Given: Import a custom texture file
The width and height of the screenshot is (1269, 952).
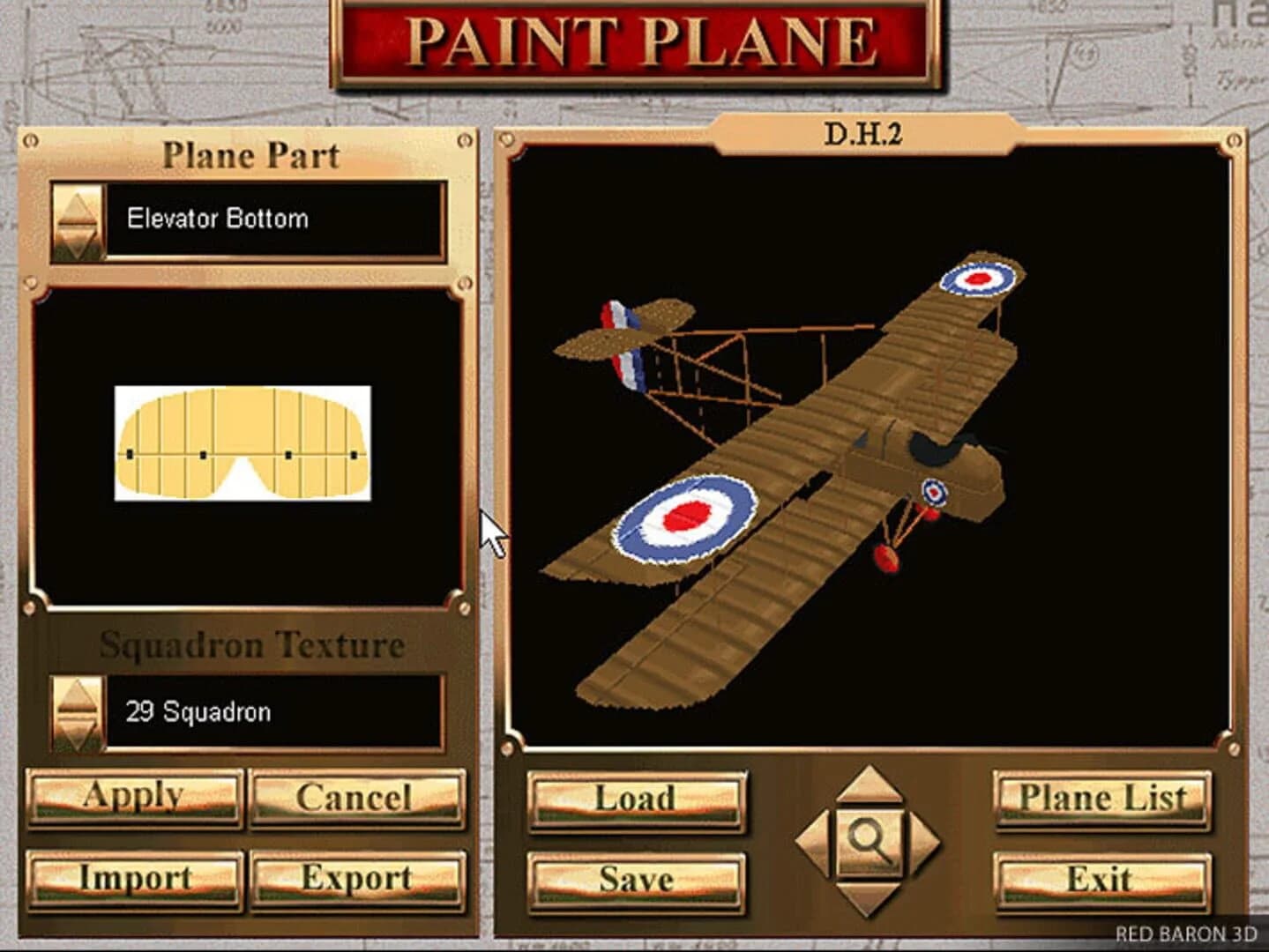Looking at the screenshot, I should click(134, 878).
